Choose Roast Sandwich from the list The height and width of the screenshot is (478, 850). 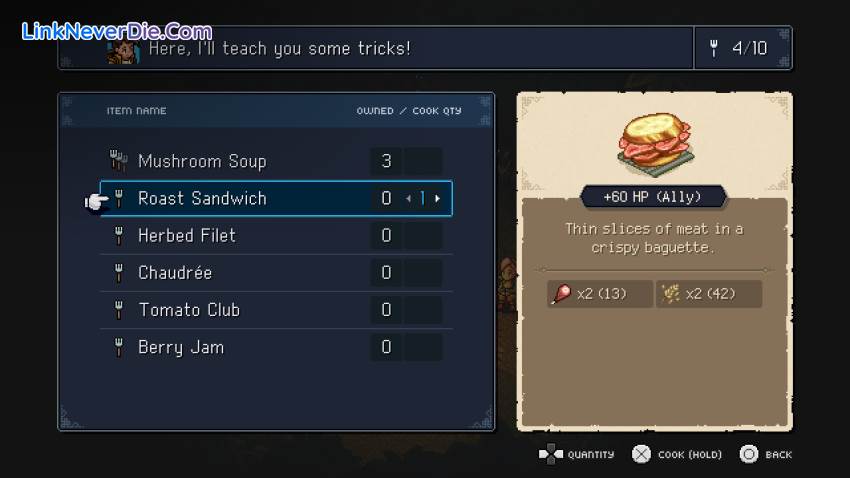click(x=202, y=198)
